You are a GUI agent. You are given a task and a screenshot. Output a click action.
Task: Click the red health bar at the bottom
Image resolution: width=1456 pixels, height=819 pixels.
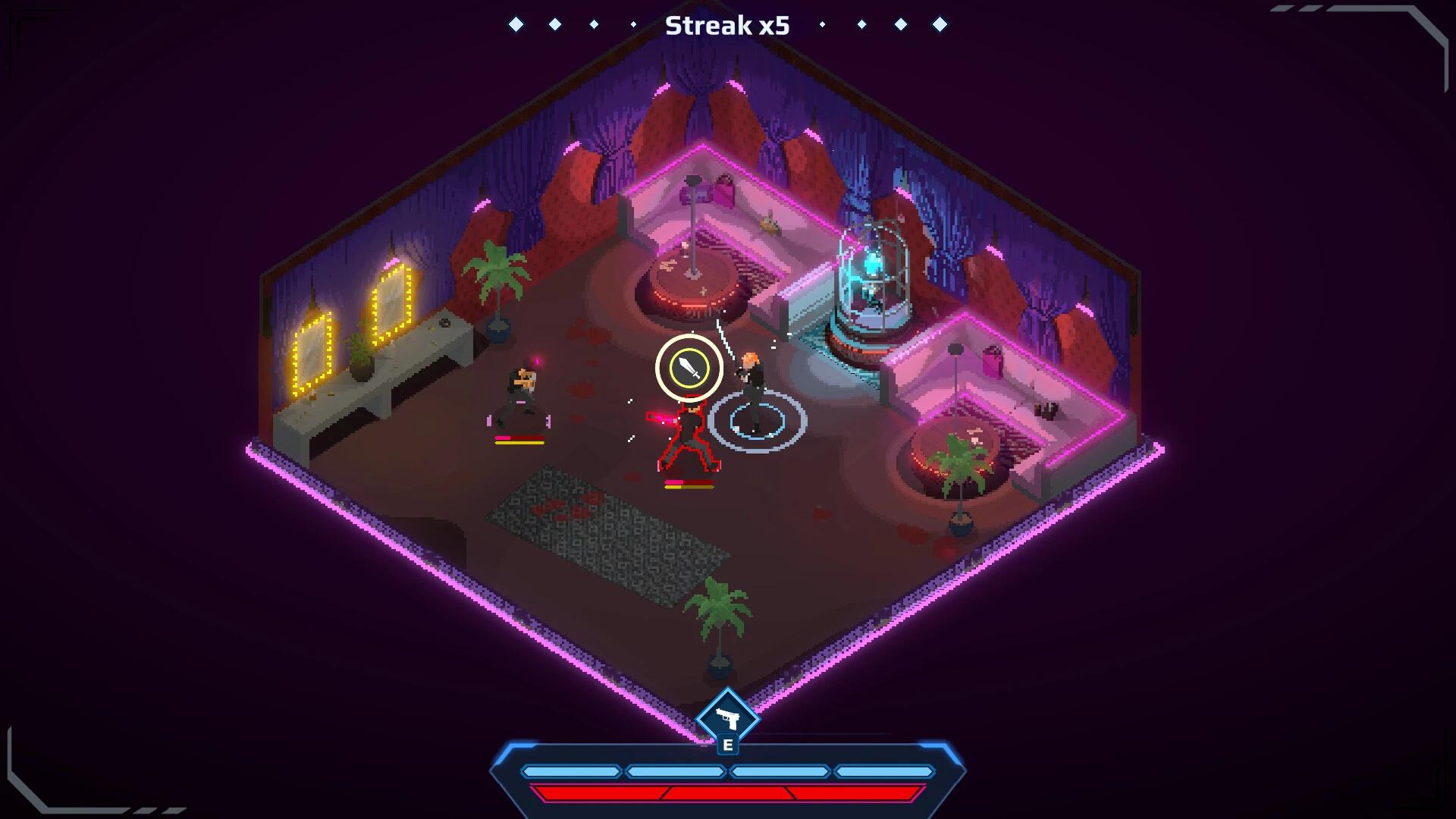click(x=728, y=795)
